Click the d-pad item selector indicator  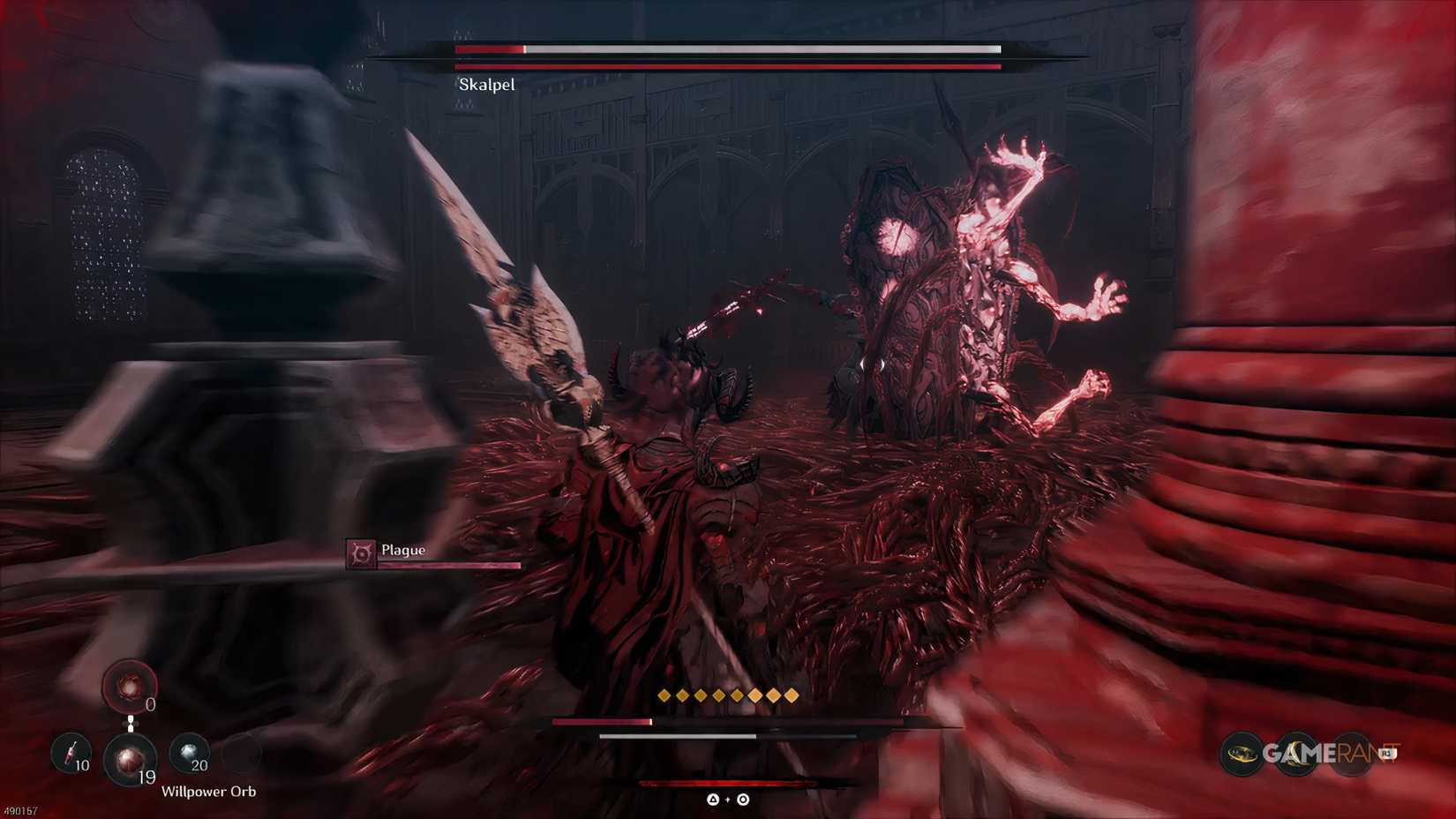click(x=131, y=724)
